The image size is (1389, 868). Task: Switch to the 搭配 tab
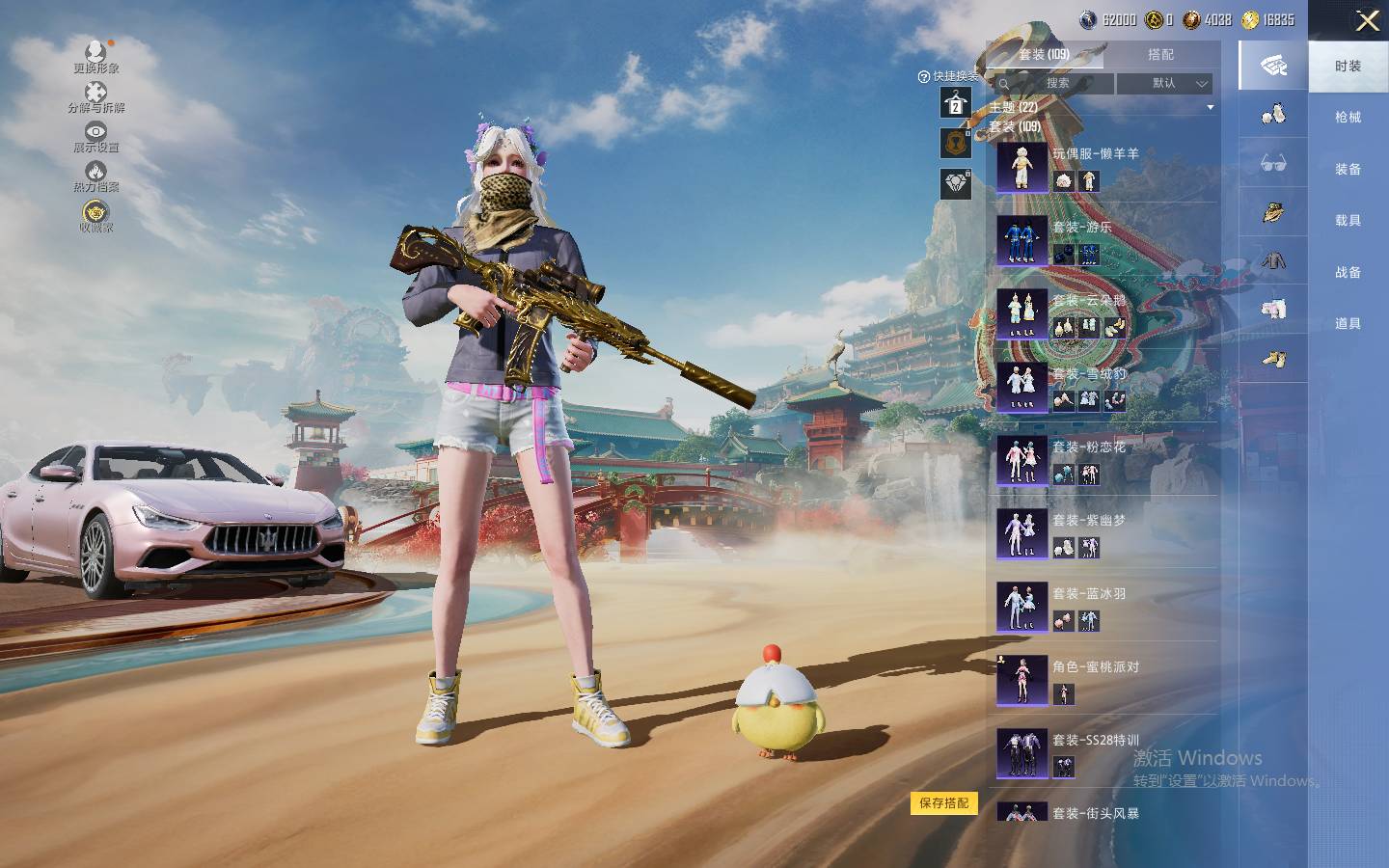click(x=1160, y=55)
